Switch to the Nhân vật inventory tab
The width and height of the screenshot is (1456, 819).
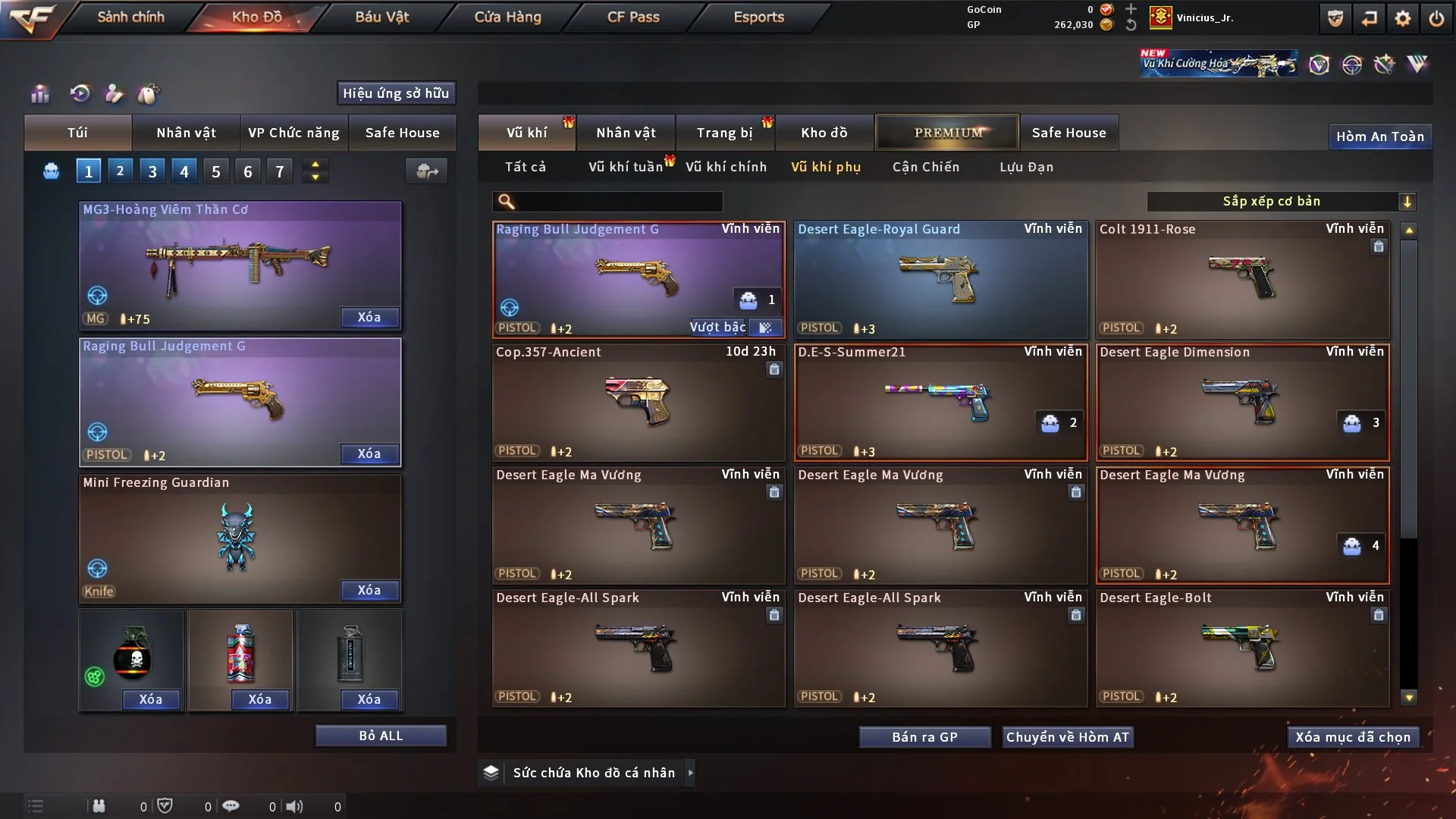point(626,133)
